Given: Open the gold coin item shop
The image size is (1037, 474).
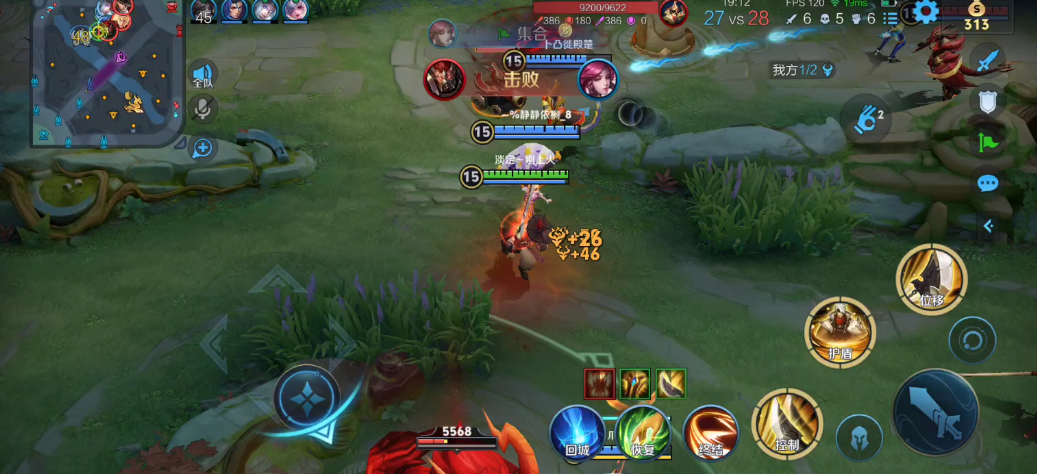Looking at the screenshot, I should [977, 17].
